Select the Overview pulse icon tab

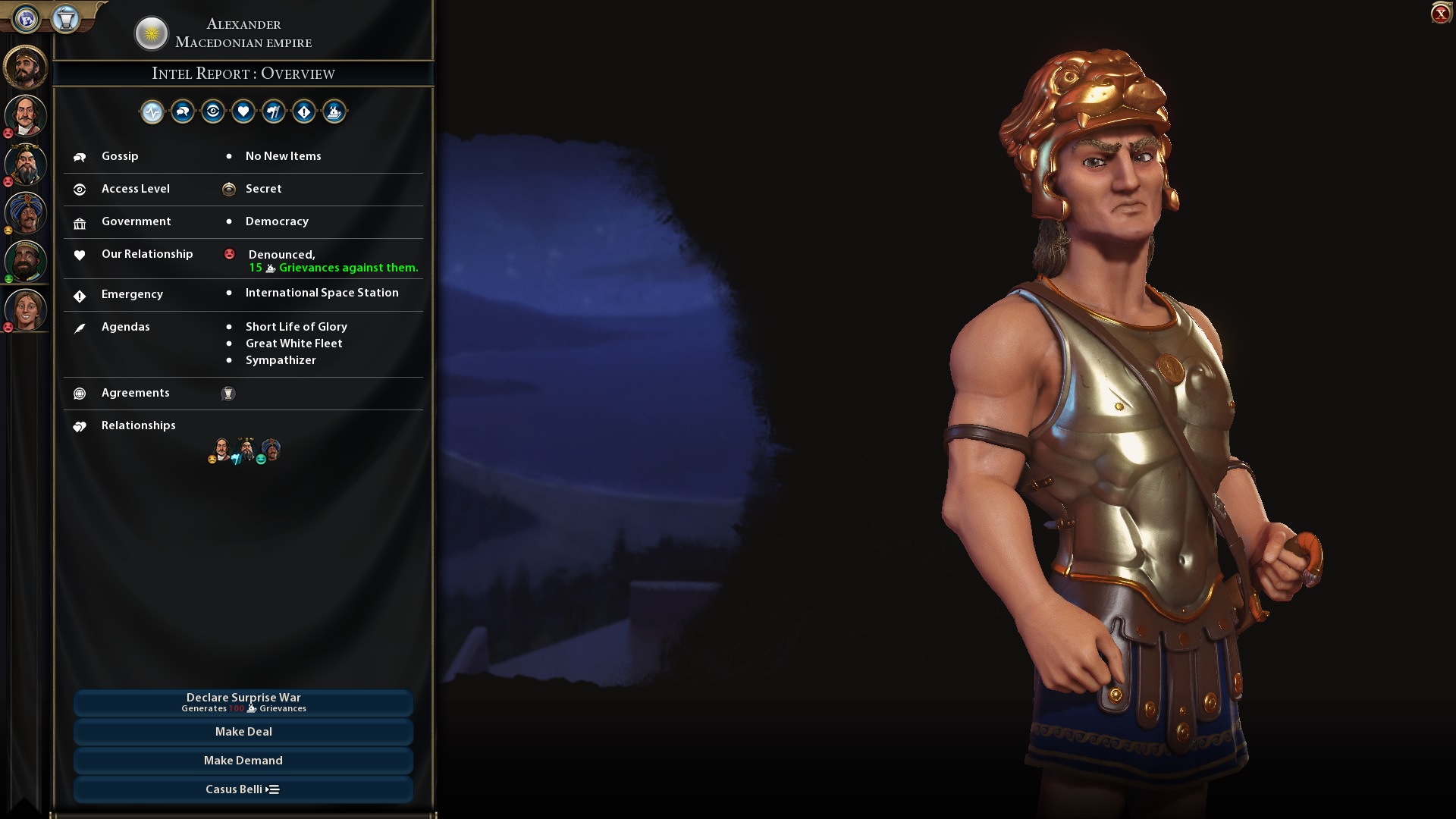coord(152,111)
